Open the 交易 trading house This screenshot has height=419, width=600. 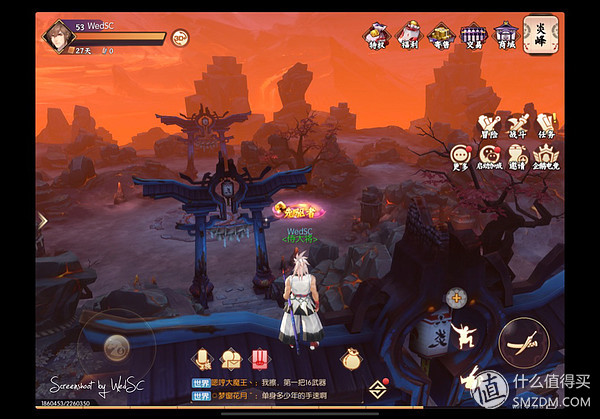coord(472,37)
